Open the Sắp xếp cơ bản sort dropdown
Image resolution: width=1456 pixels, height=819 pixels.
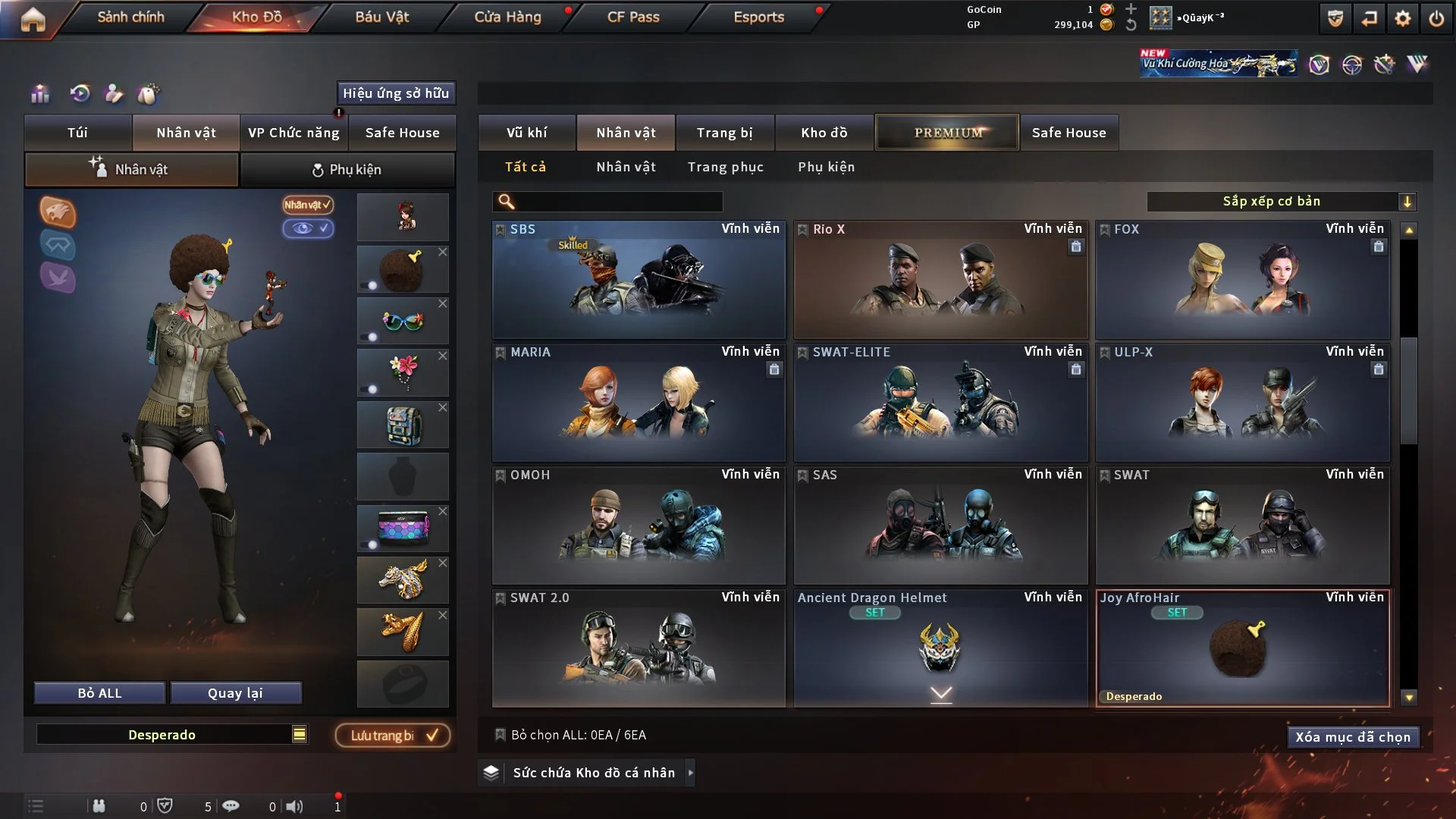(x=1281, y=202)
